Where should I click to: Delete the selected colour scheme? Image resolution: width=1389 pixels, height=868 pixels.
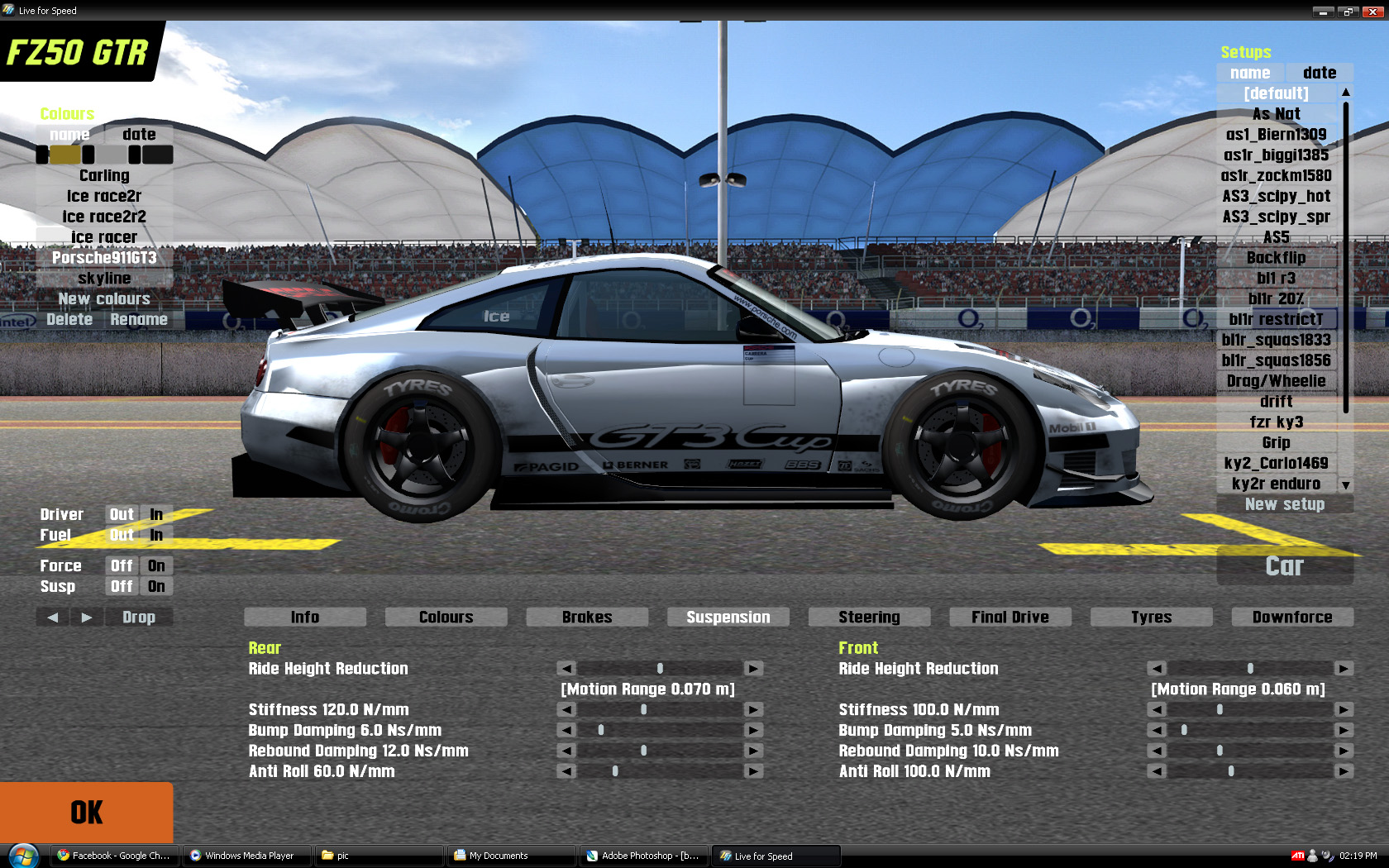[69, 320]
